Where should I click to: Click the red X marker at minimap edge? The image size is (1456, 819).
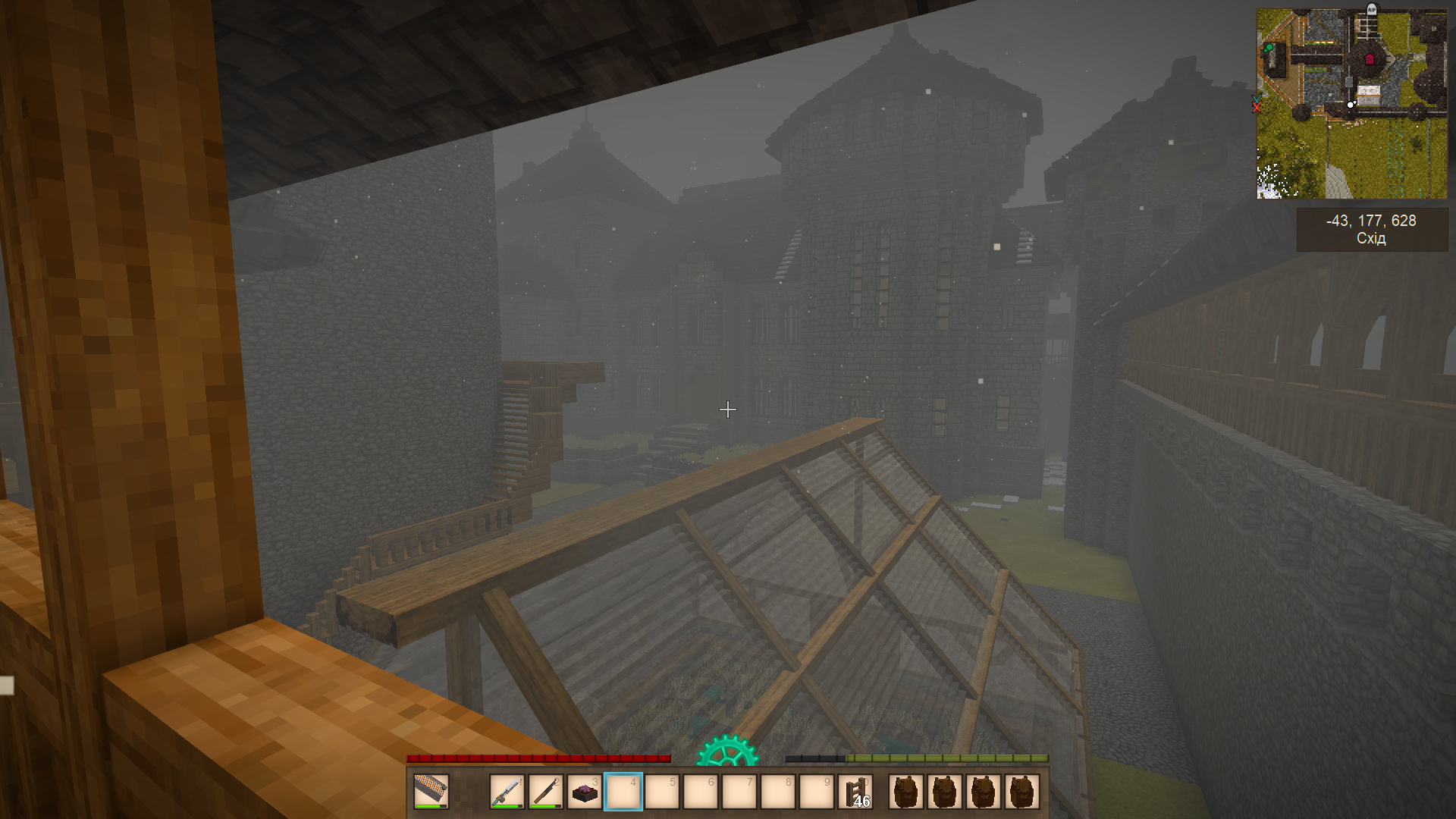1257,107
